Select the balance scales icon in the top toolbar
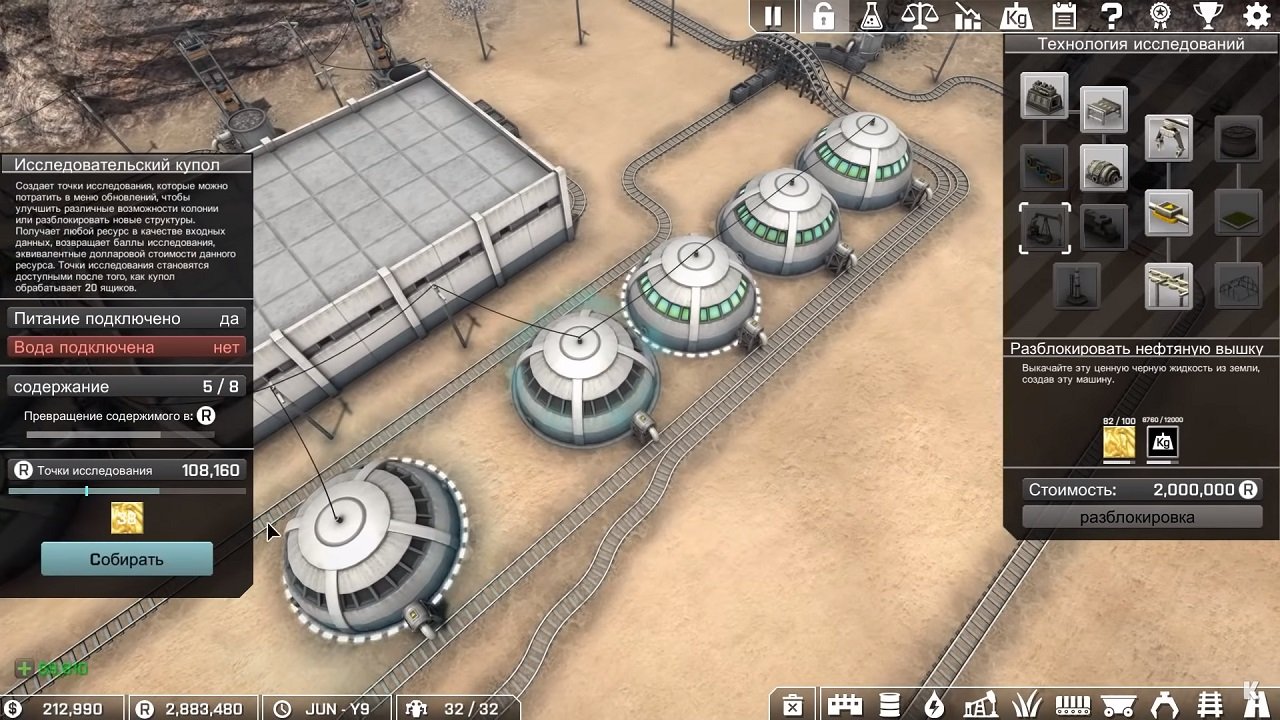The image size is (1280, 720). pos(921,15)
